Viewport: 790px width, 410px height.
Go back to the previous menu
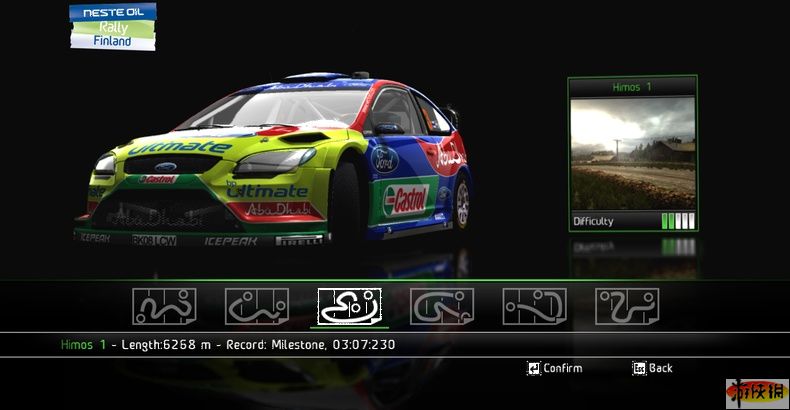[x=652, y=368]
